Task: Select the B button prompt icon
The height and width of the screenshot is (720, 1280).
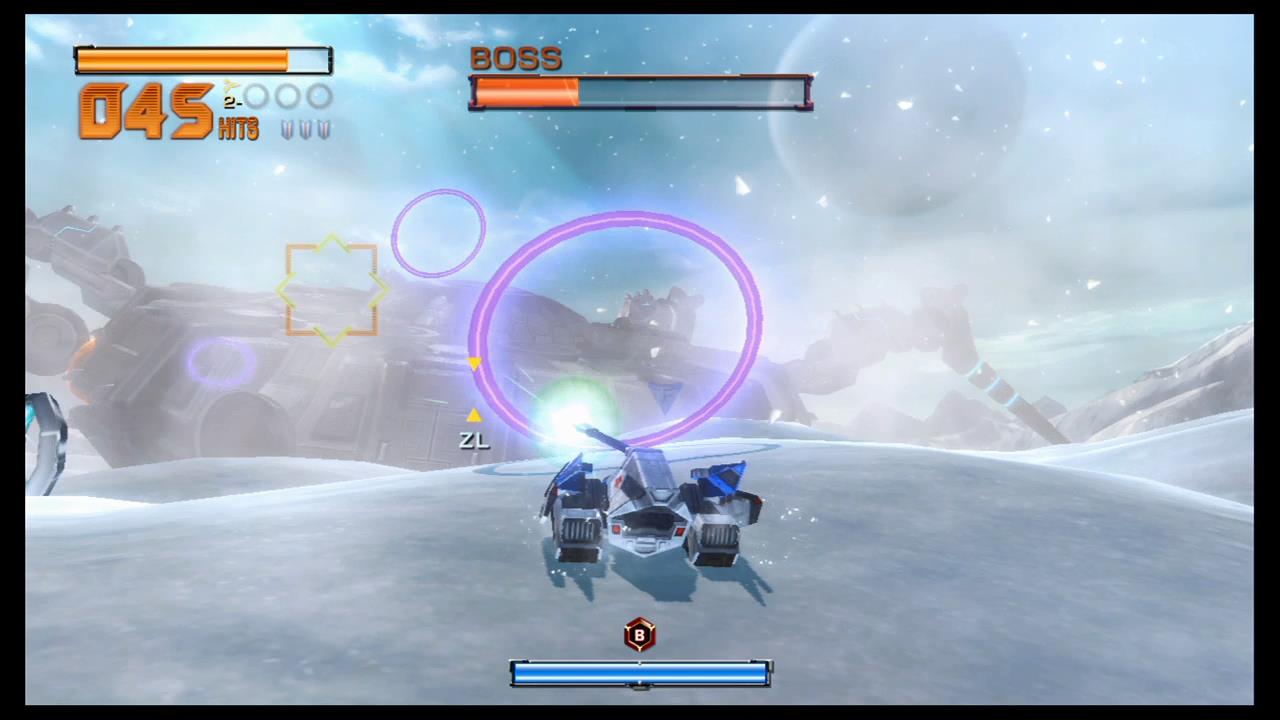Action: point(639,636)
